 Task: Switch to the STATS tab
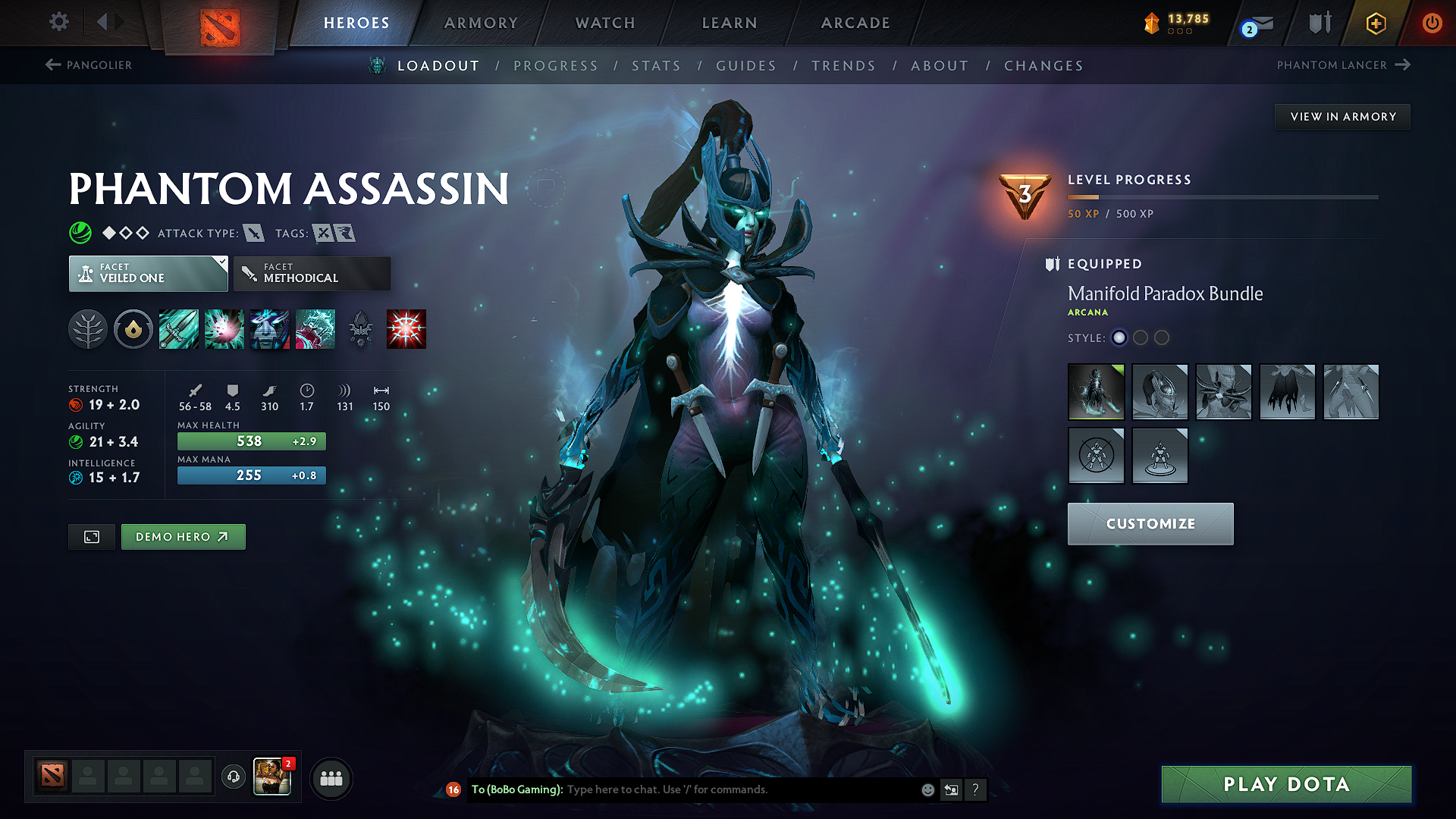tap(656, 66)
